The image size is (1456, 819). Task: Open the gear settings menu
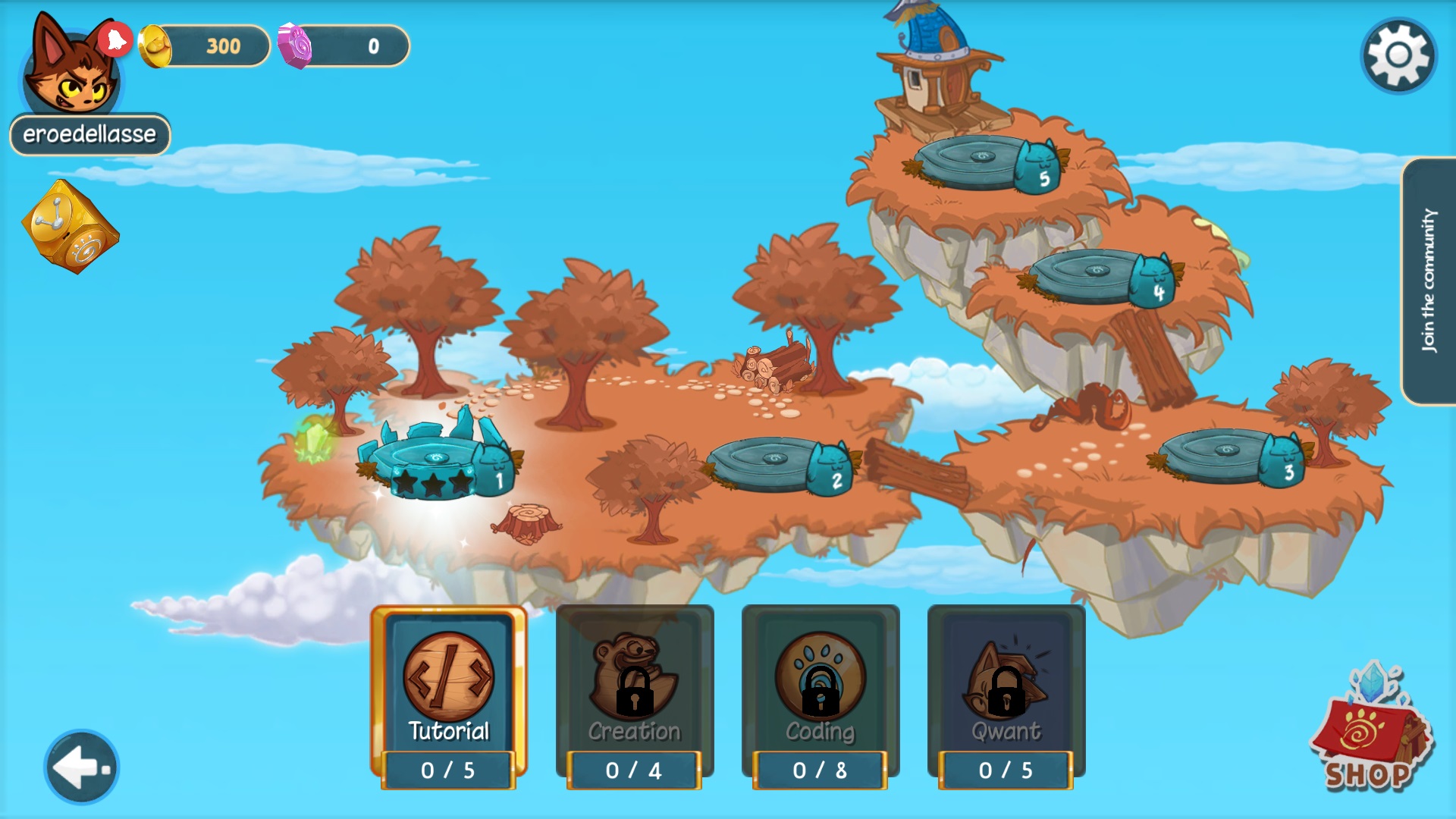coord(1398,55)
